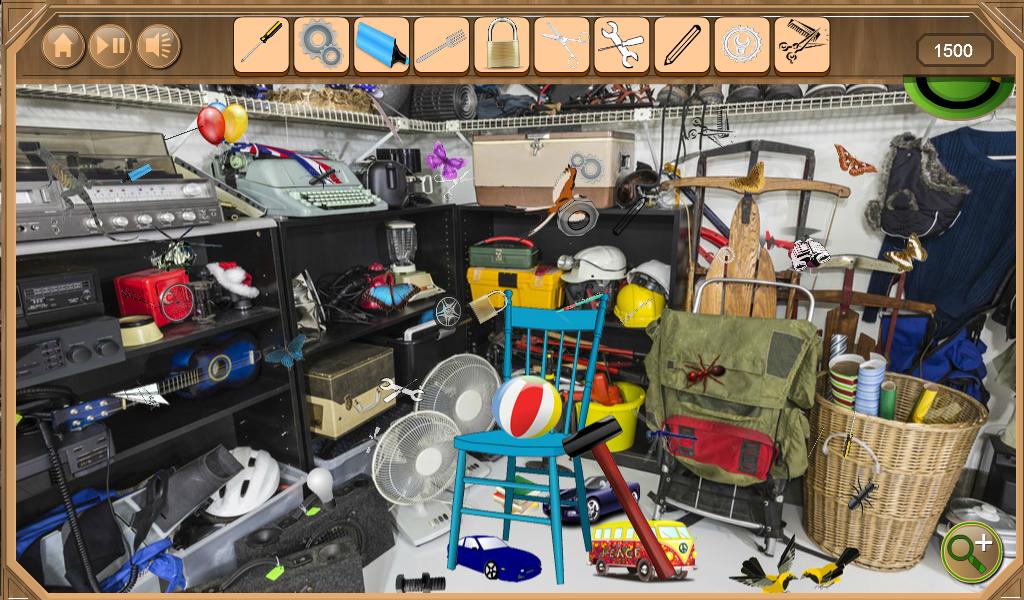This screenshot has width=1024, height=600.
Task: Go to the home screen
Action: [x=63, y=45]
